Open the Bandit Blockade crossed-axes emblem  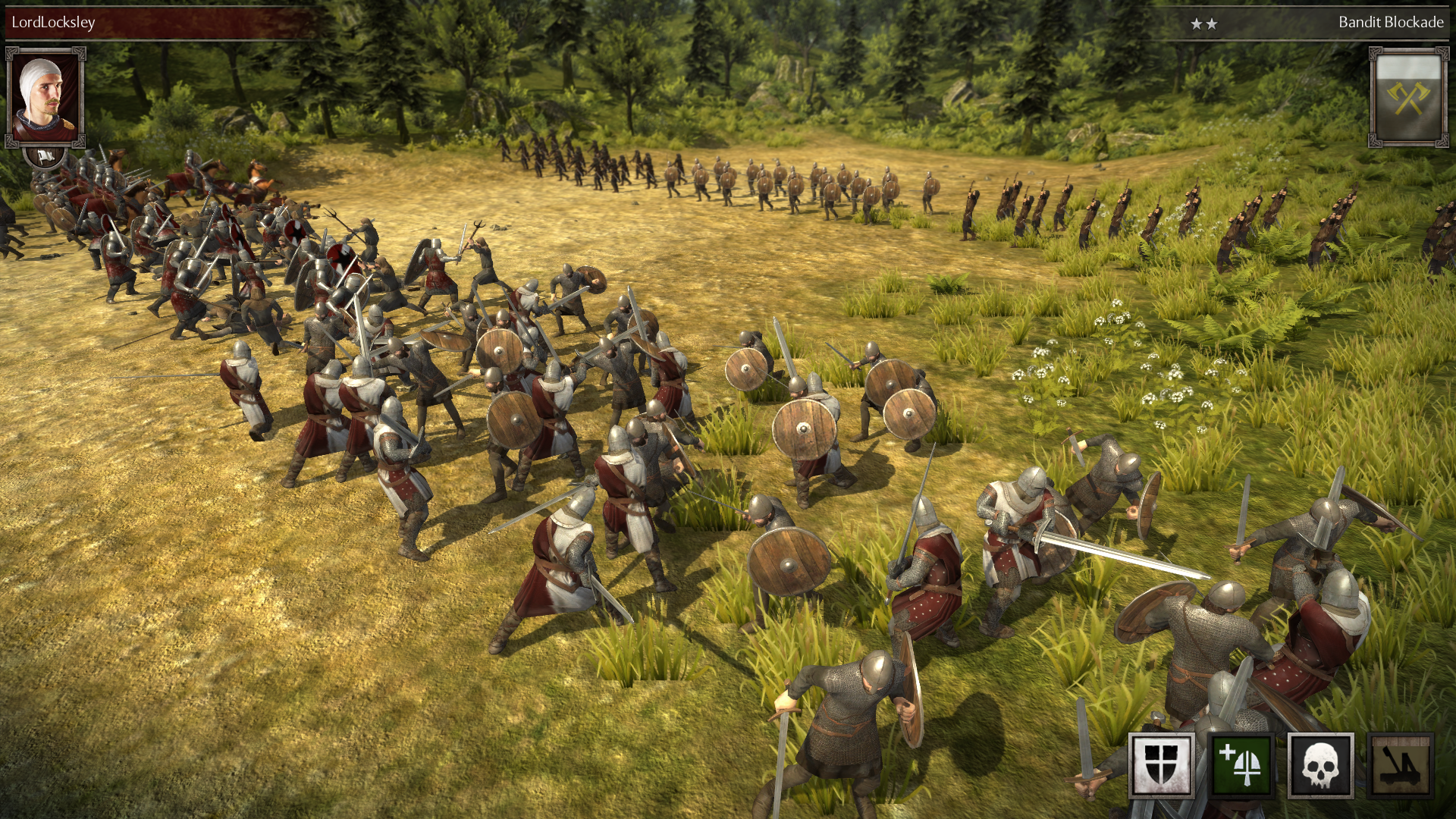point(1408,97)
